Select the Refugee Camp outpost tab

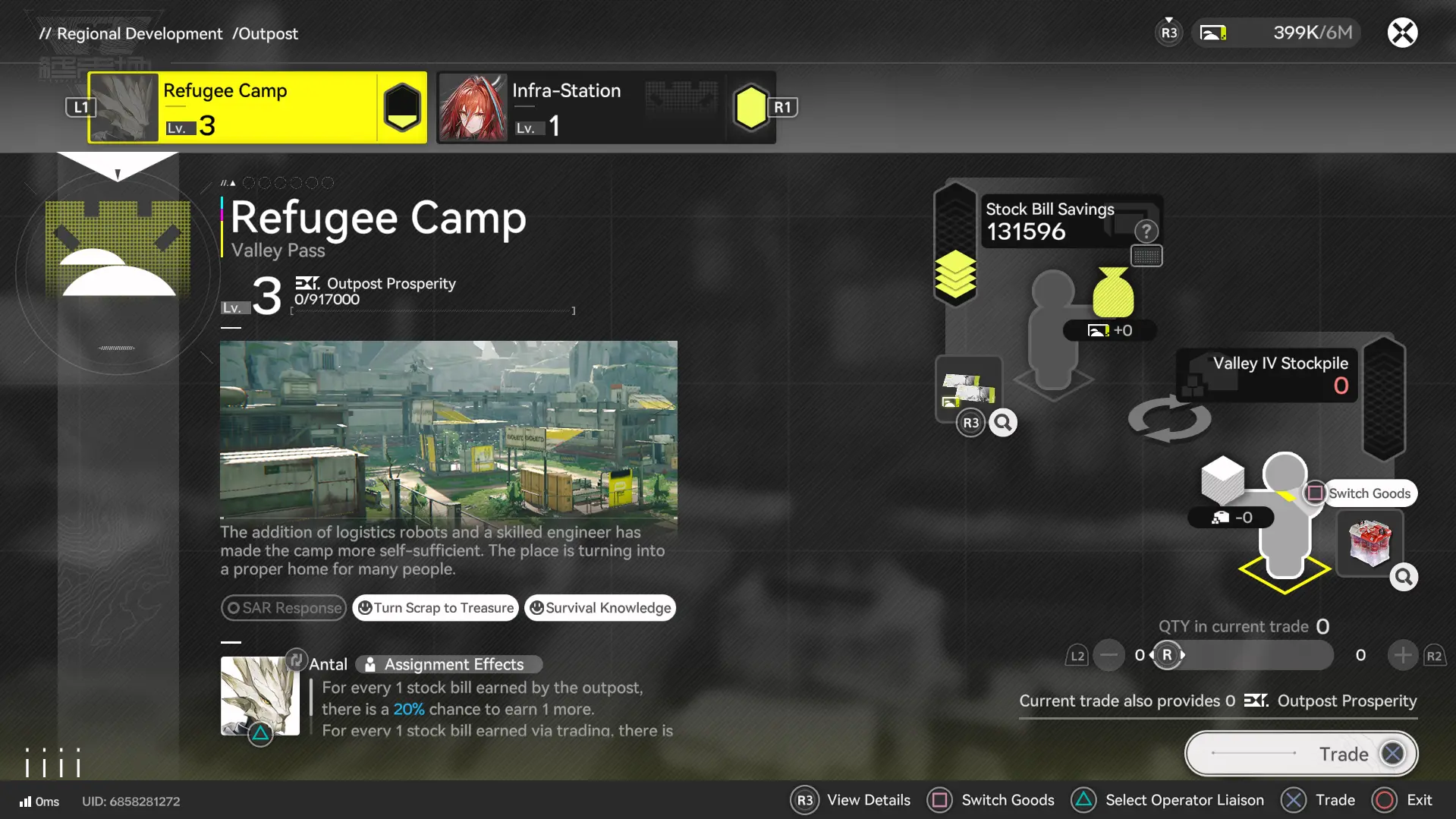pos(256,108)
